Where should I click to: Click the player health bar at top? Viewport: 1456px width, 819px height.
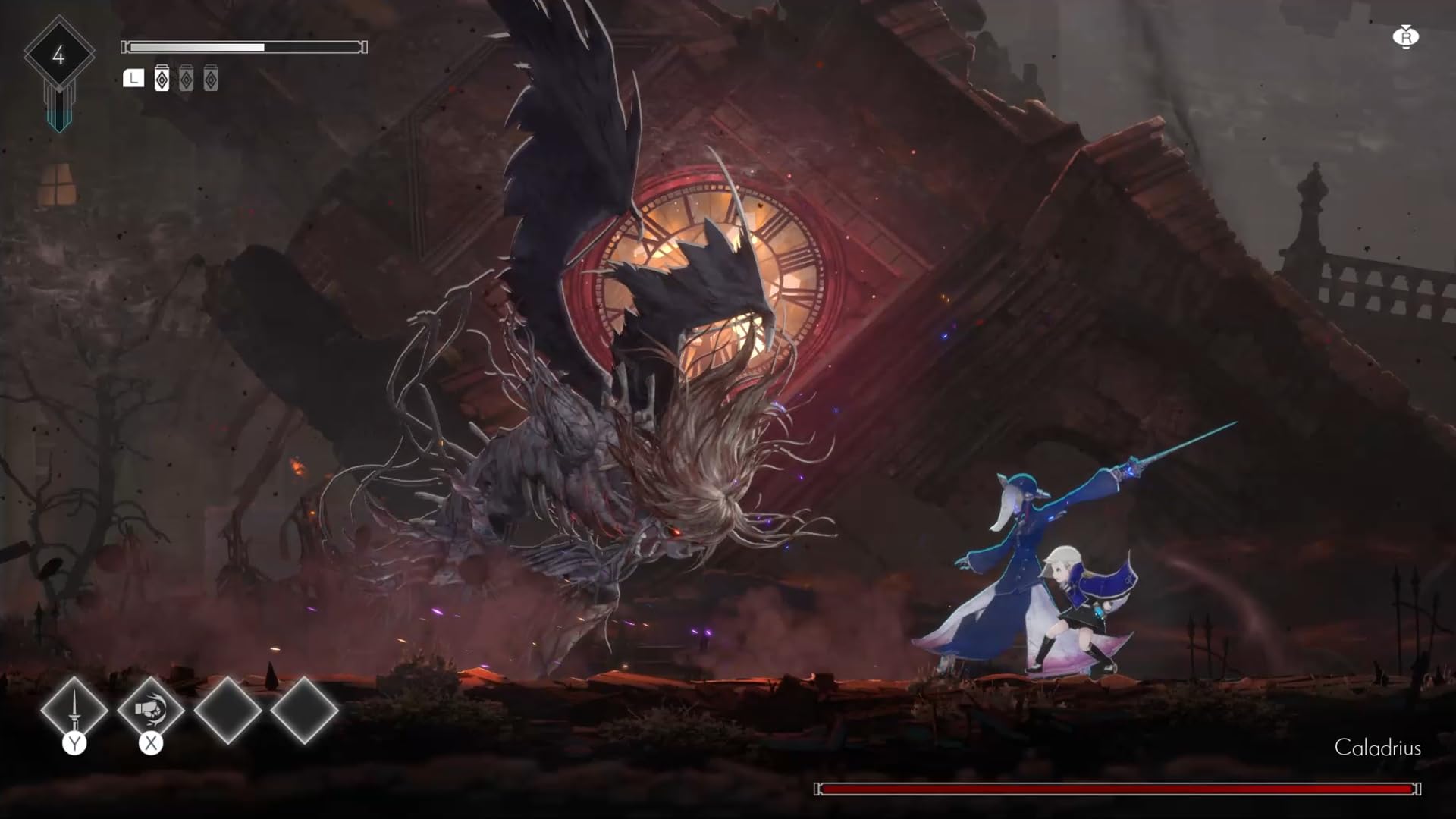[243, 47]
